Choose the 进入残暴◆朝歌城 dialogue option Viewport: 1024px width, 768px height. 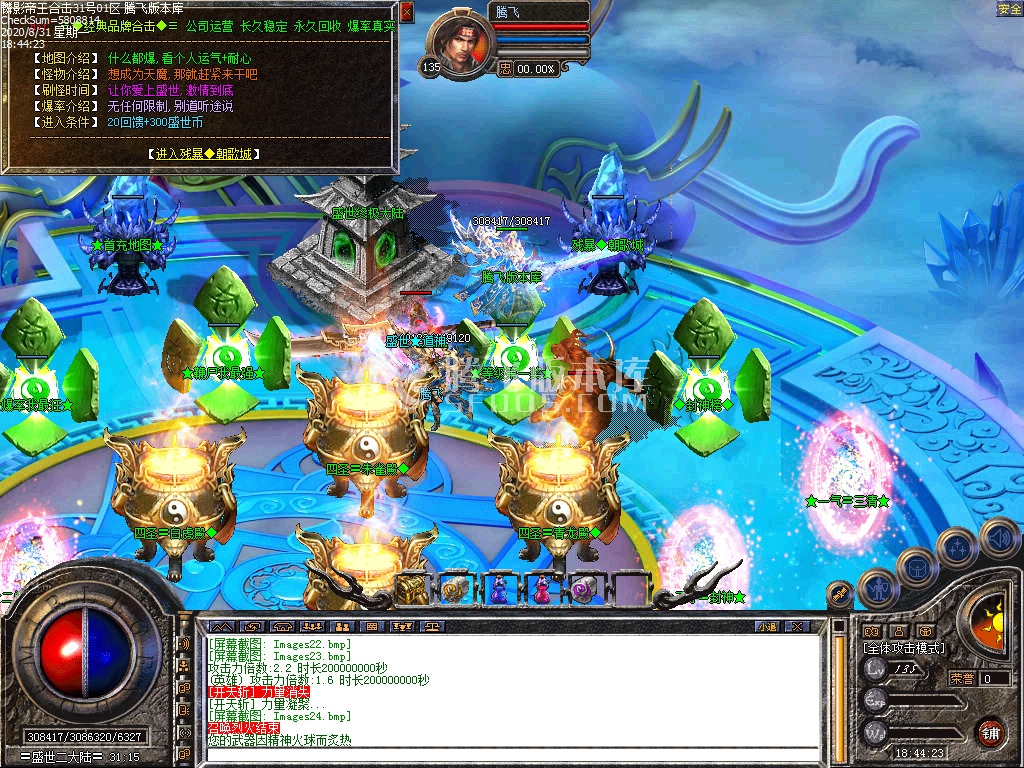pyautogui.click(x=205, y=154)
